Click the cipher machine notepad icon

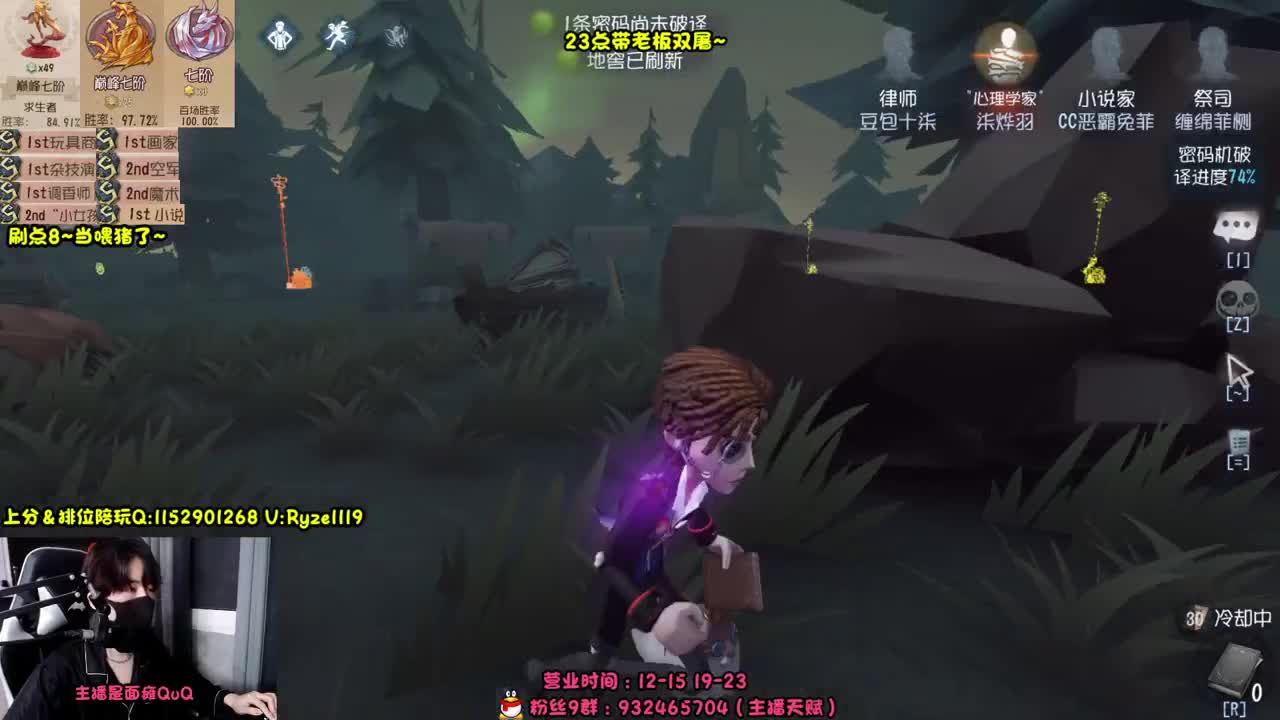[1237, 440]
